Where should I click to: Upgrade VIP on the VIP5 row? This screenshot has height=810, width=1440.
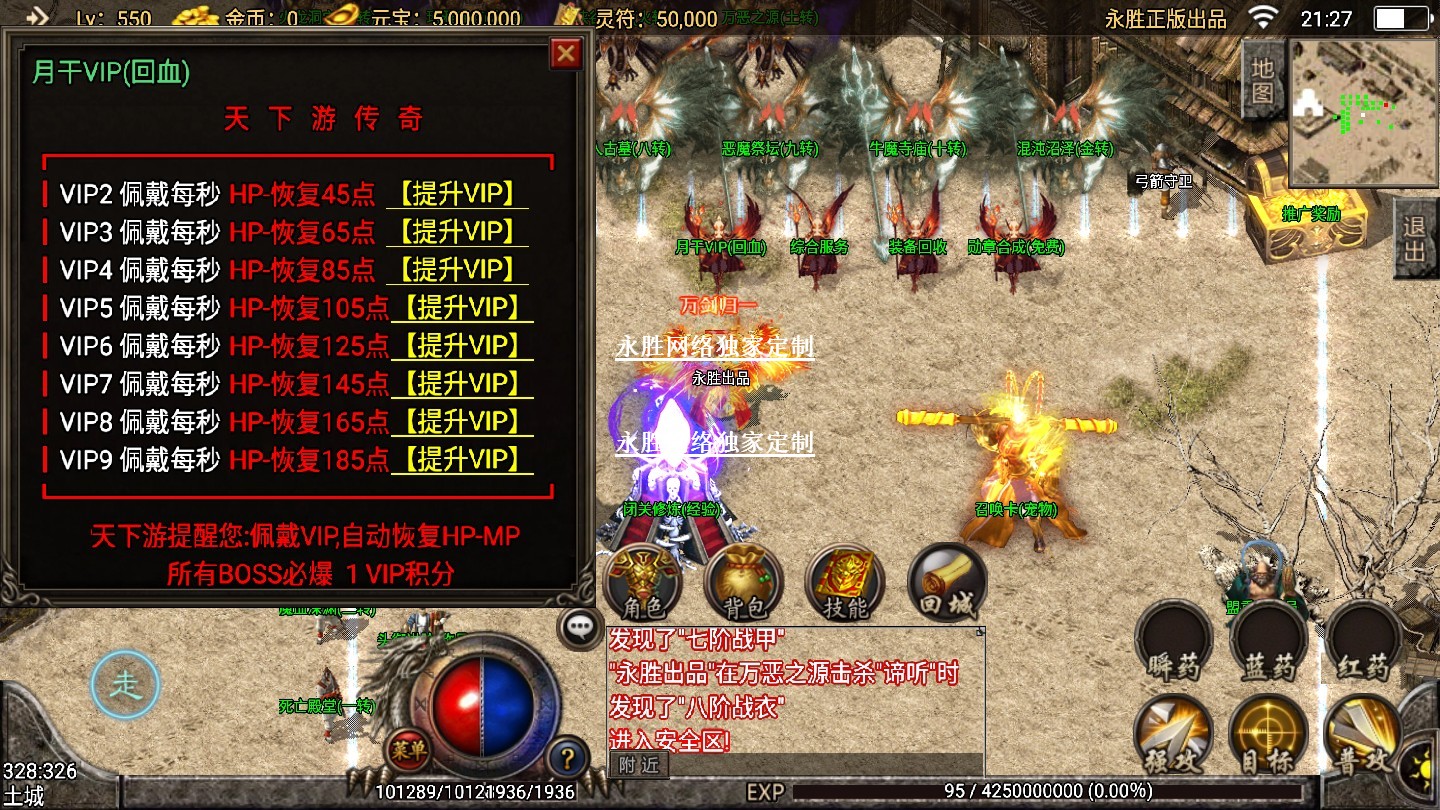point(462,308)
